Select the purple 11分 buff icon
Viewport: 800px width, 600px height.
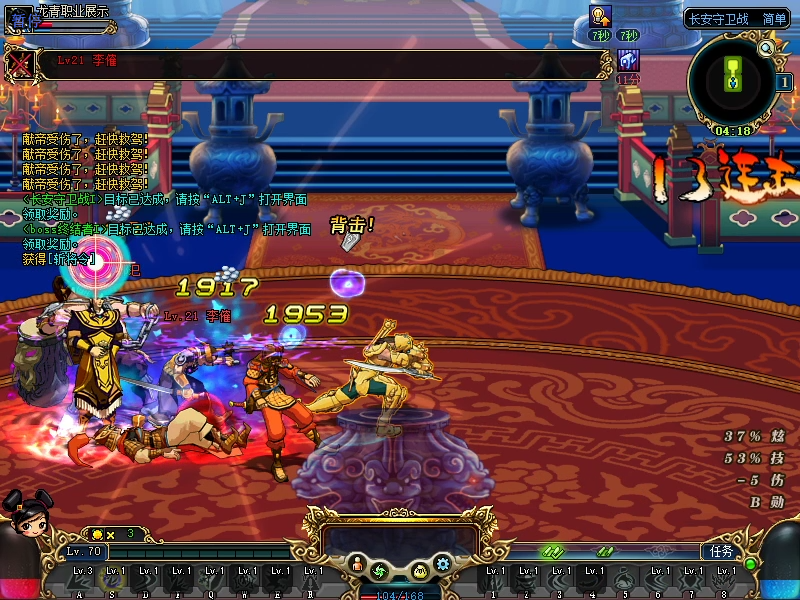point(628,60)
